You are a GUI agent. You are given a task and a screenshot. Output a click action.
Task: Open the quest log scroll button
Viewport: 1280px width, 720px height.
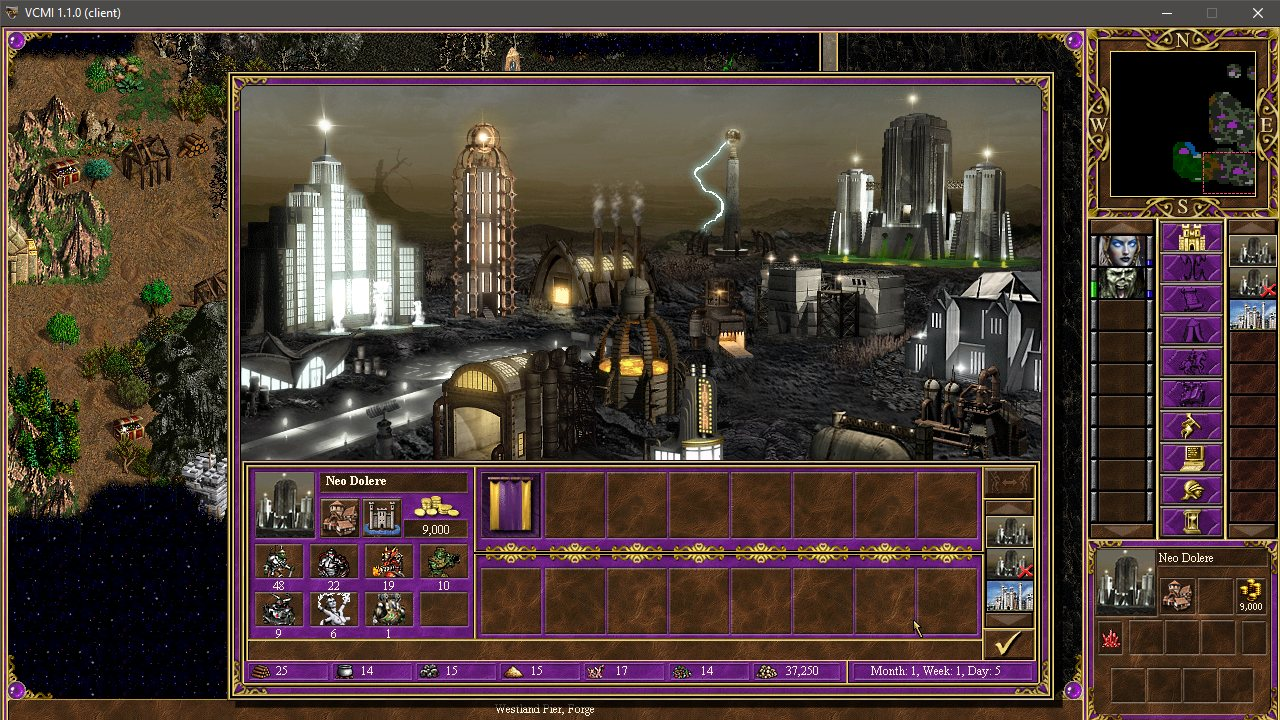point(1191,300)
